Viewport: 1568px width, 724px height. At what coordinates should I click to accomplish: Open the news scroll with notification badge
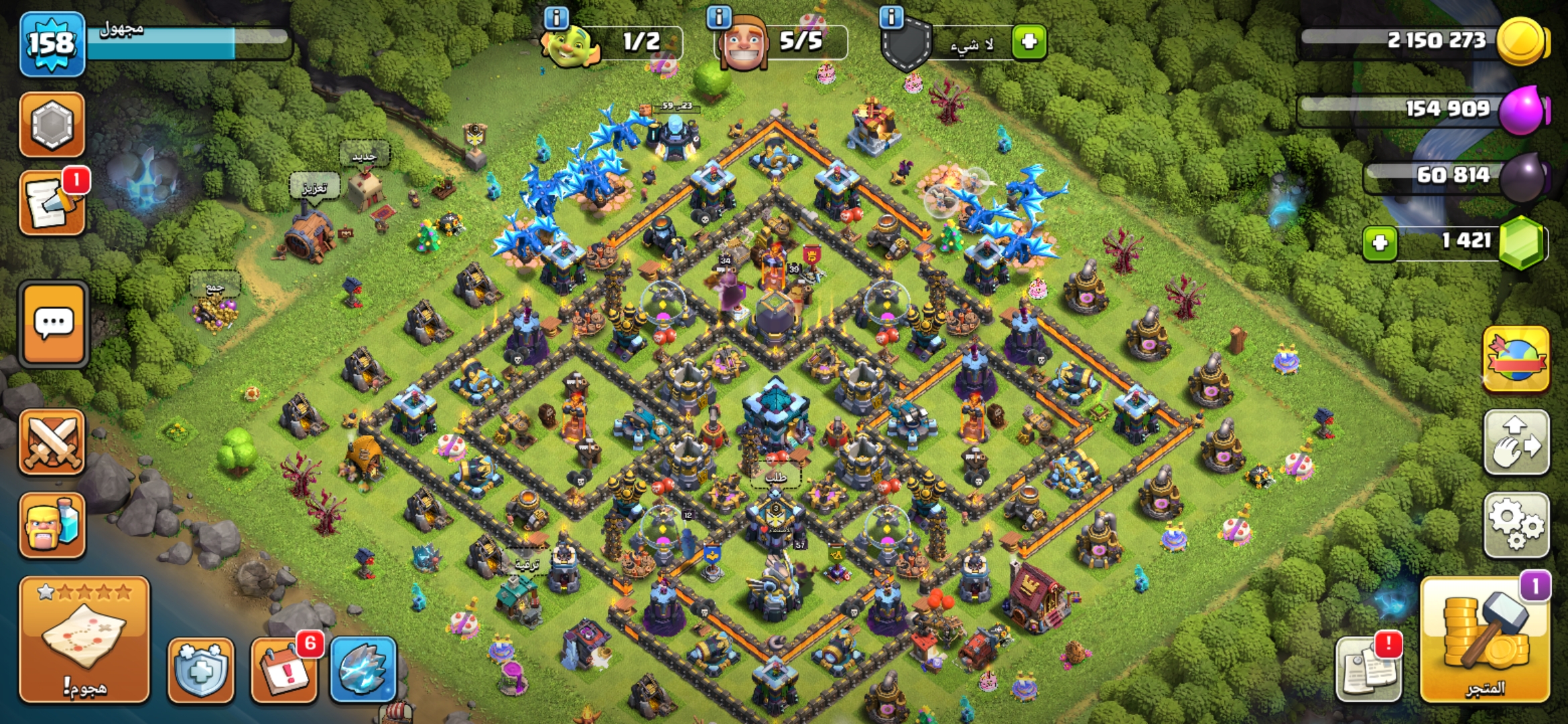pyautogui.click(x=52, y=203)
